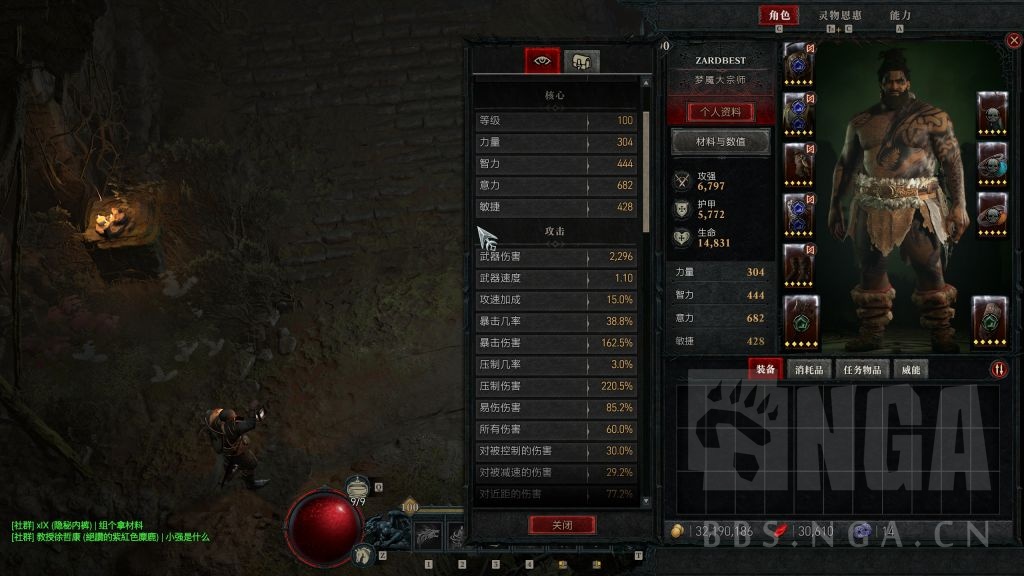1024x576 pixels.
Task: Open the 任务物品 inventory tab
Action: click(862, 370)
